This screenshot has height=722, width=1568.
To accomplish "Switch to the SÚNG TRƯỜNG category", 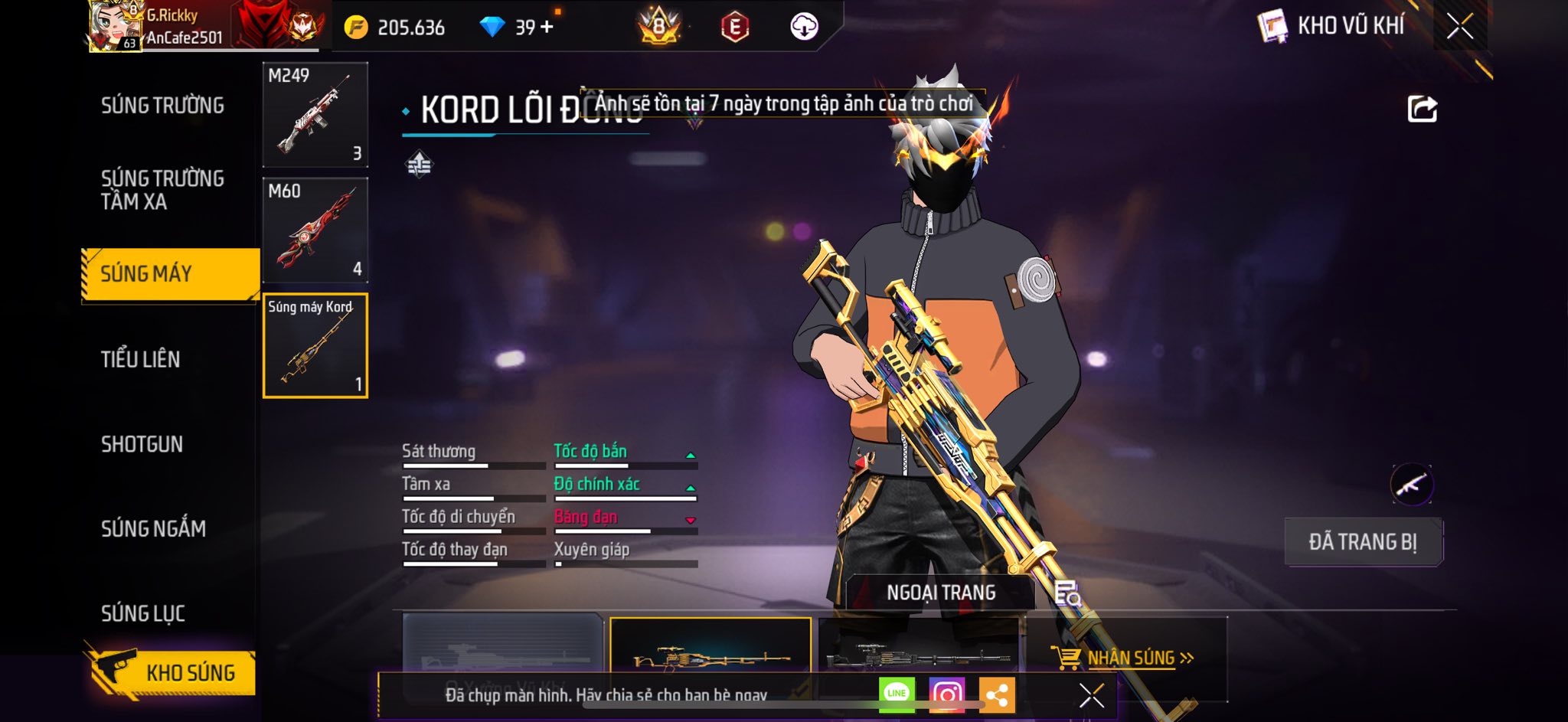I will point(162,106).
